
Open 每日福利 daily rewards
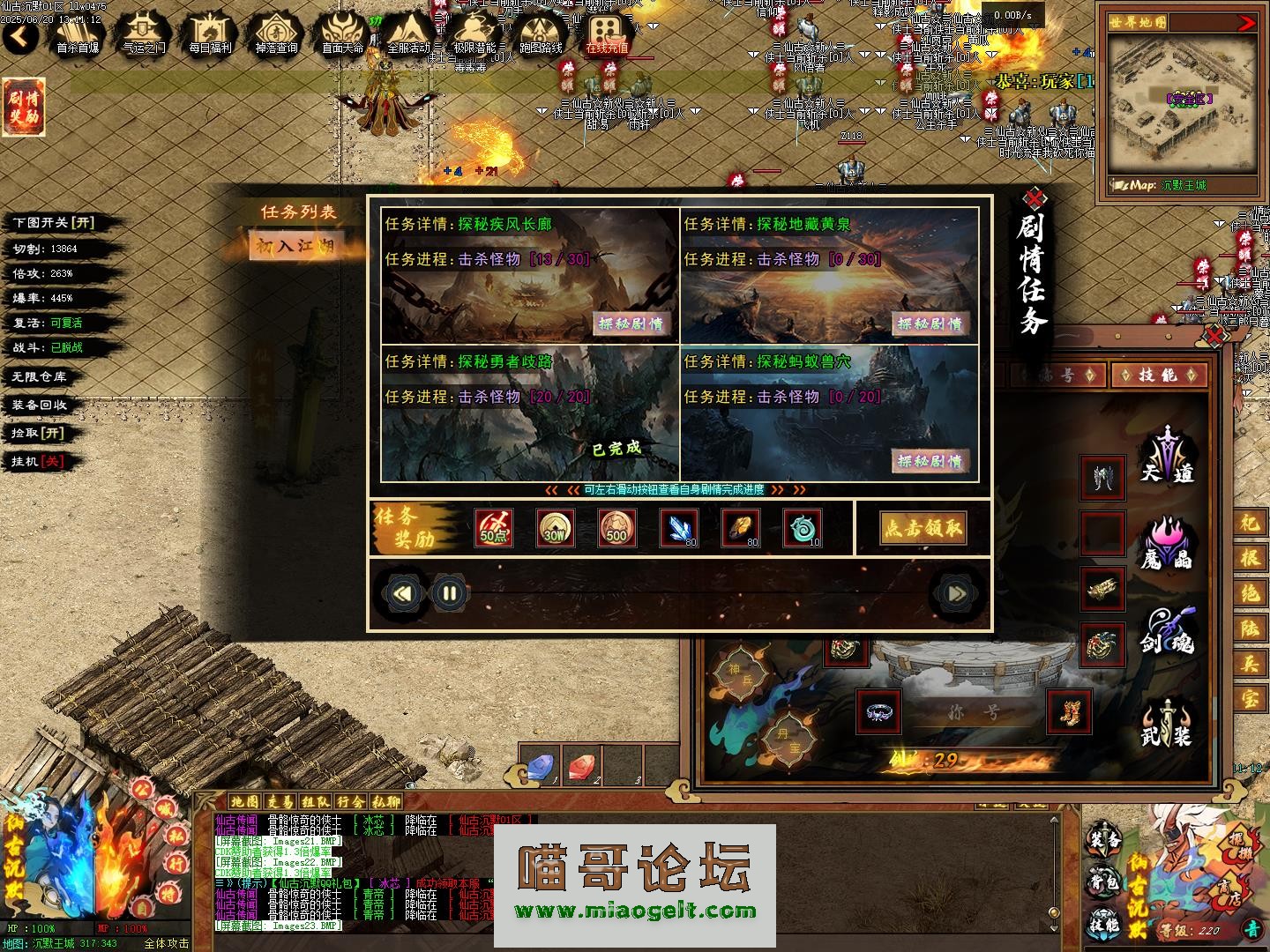point(210,35)
